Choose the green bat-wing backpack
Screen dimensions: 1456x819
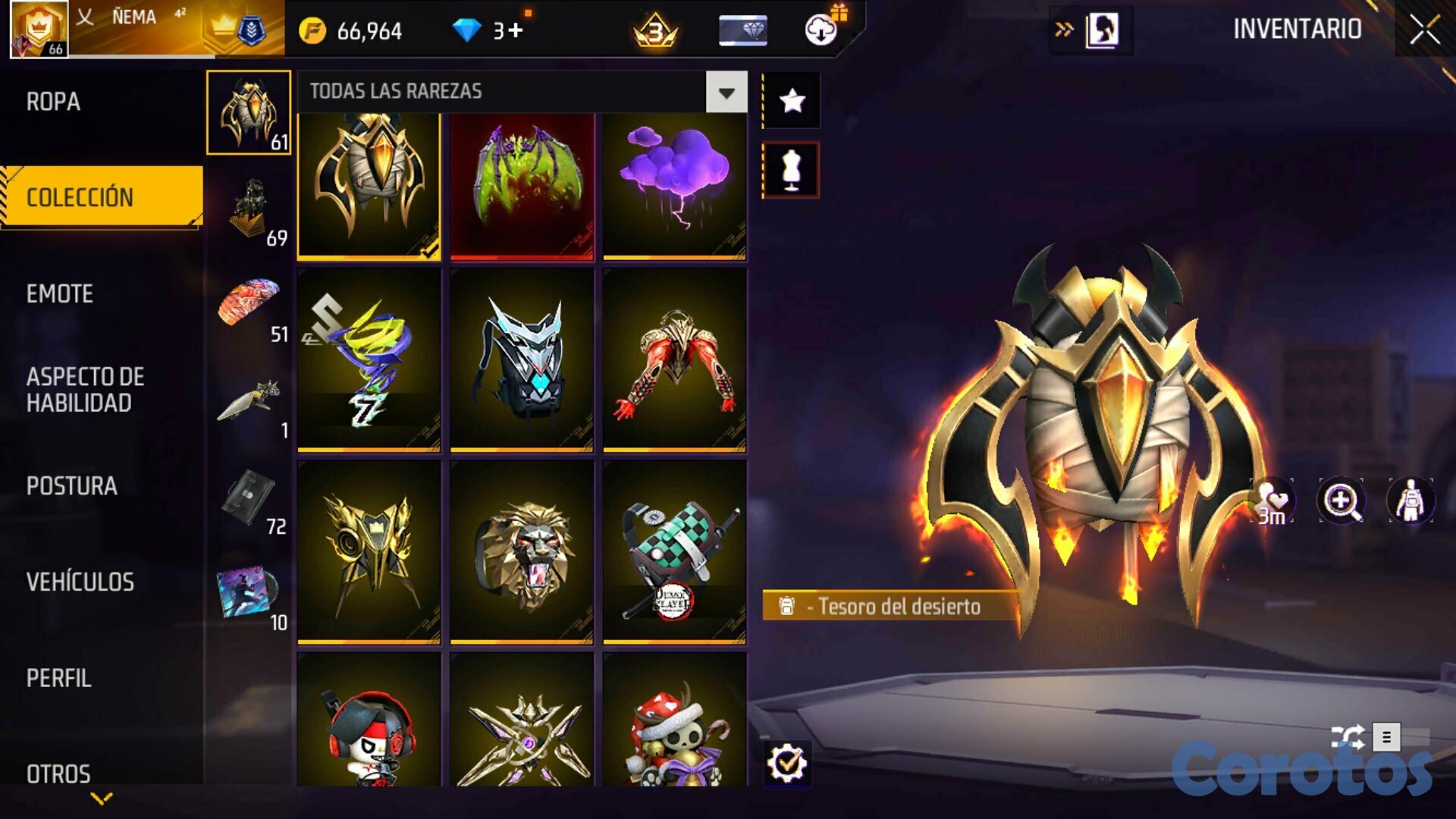pyautogui.click(x=522, y=186)
